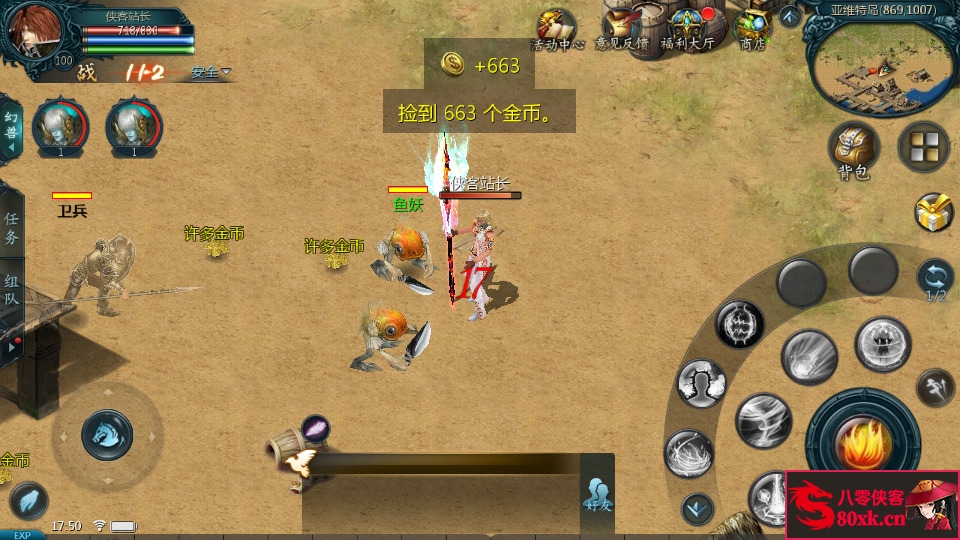Activate the silhouette aura skill
Screen dimensions: 960x540
click(701, 384)
